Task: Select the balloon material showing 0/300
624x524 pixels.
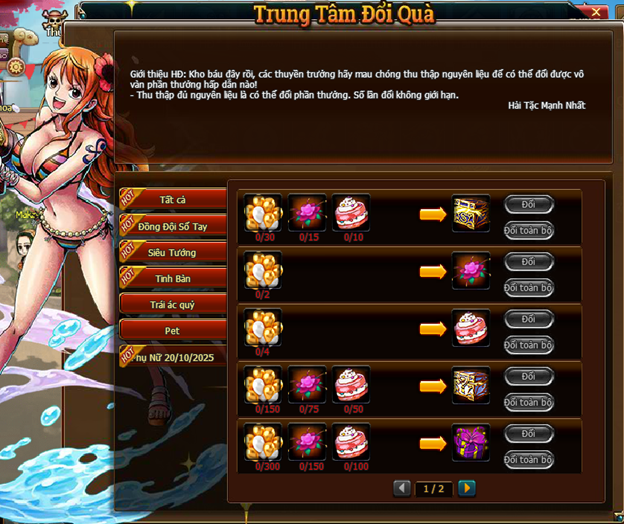Action: (x=264, y=441)
